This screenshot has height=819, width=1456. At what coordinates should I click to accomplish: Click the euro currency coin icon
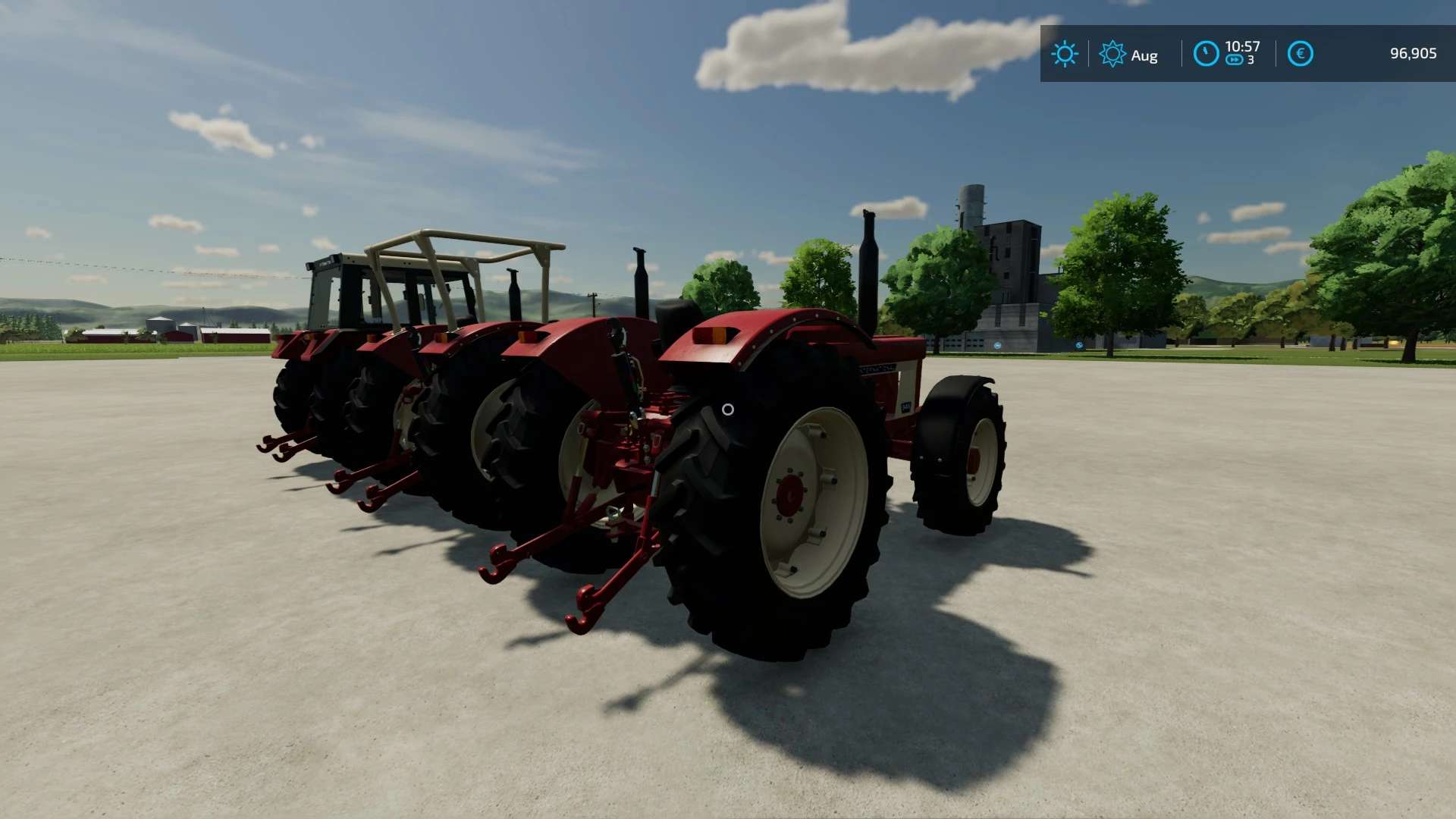(x=1300, y=54)
